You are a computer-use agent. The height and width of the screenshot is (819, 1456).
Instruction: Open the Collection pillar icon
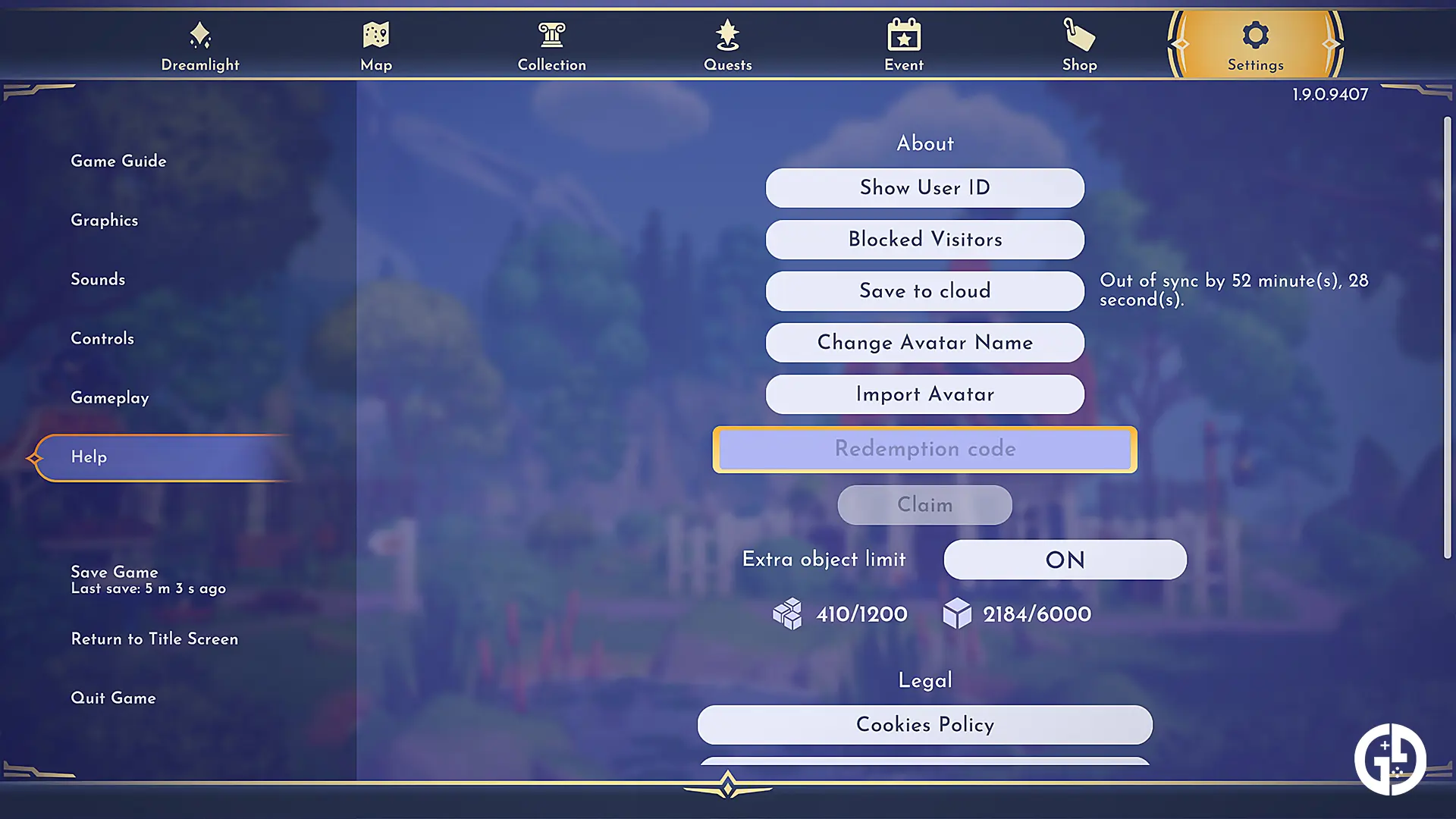click(551, 33)
